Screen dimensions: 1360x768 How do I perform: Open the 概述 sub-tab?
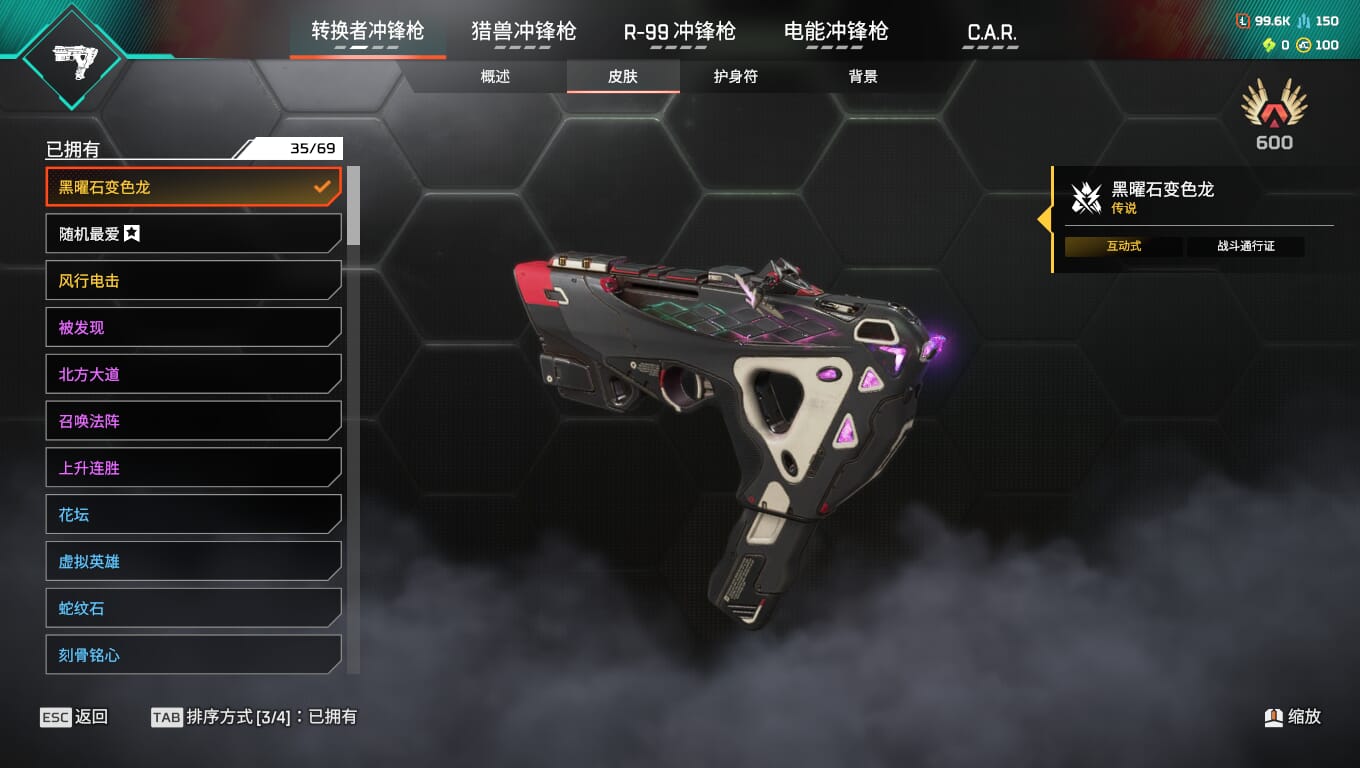496,77
